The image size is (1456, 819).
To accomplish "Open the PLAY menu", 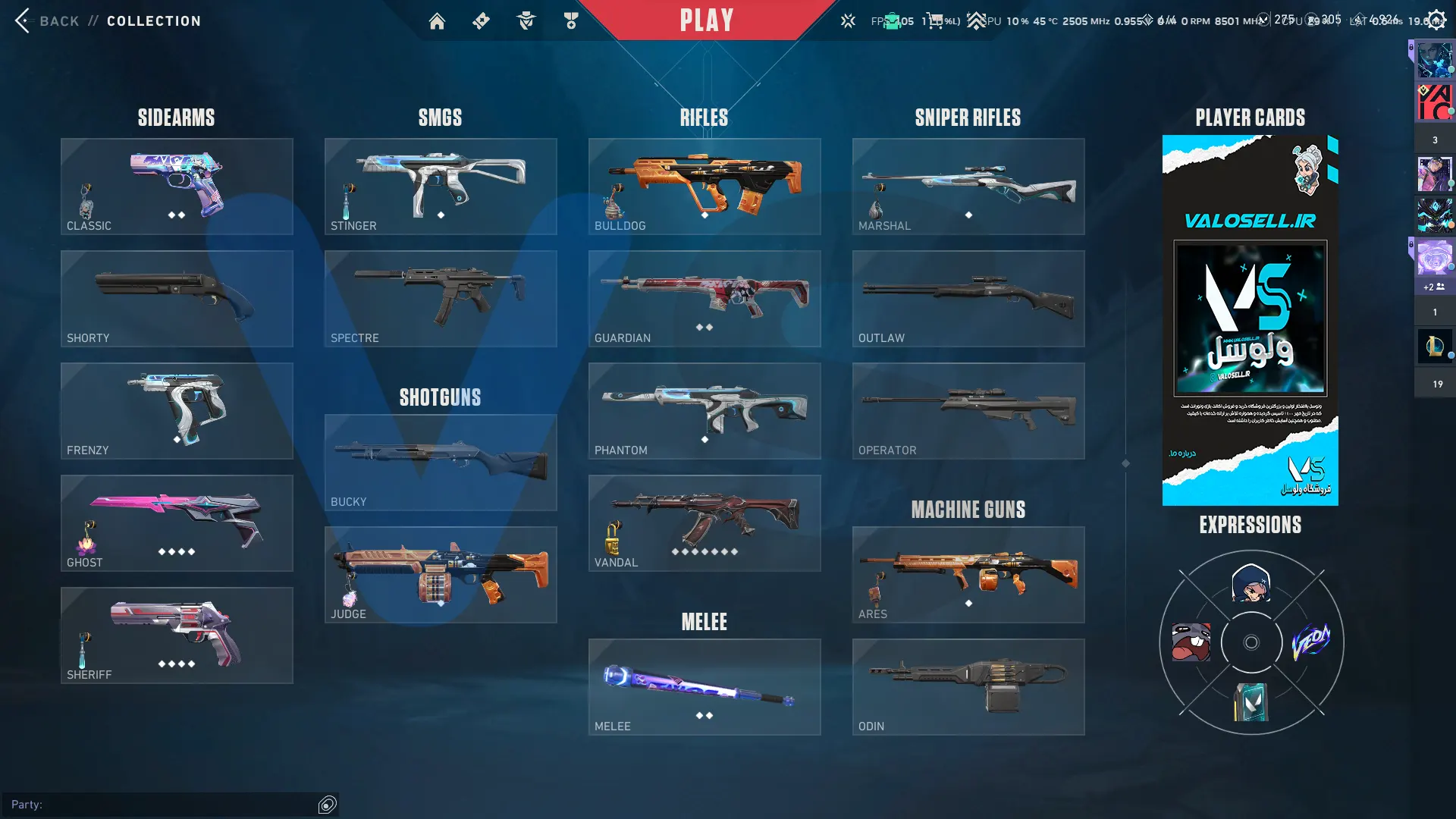I will (706, 20).
